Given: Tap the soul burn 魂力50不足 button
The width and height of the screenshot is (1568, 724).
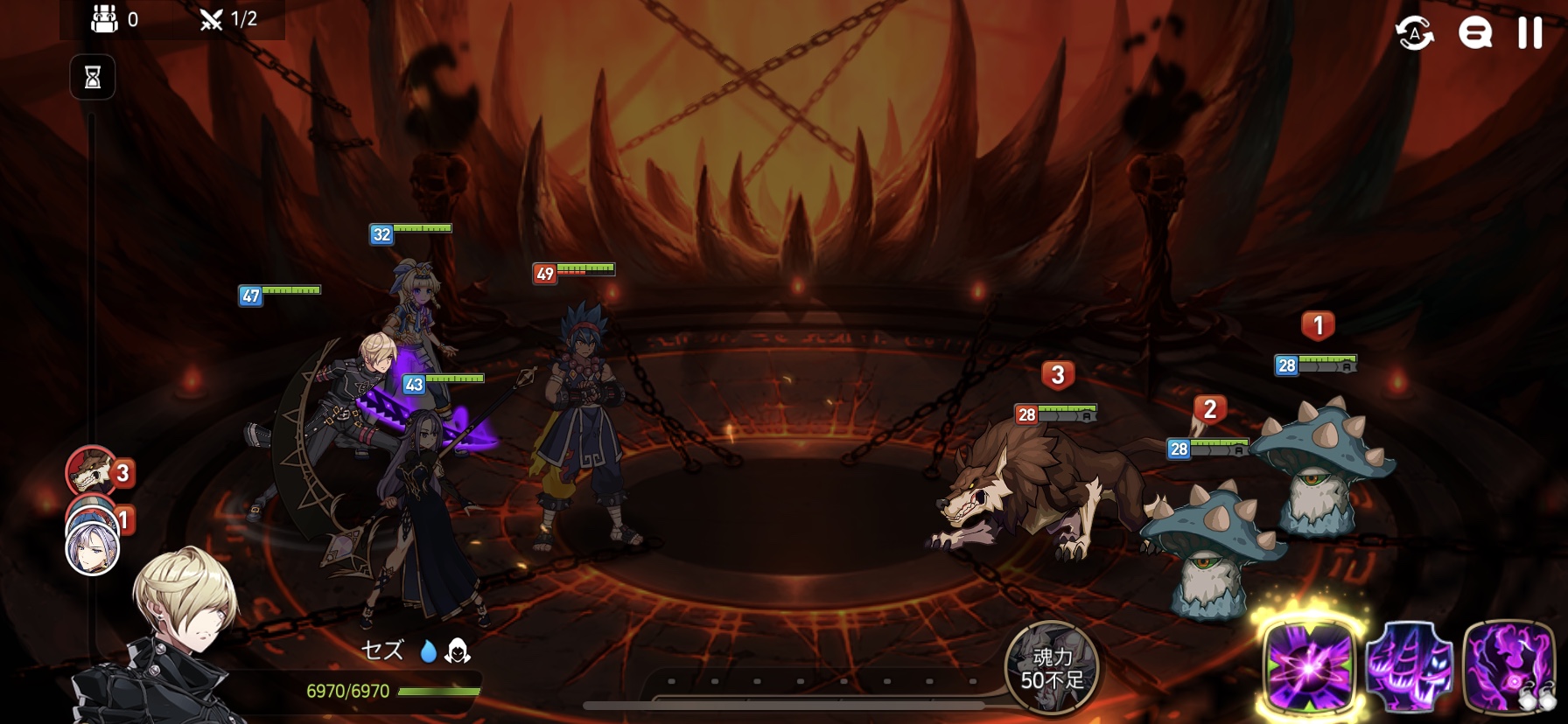Looking at the screenshot, I should click(x=1052, y=669).
